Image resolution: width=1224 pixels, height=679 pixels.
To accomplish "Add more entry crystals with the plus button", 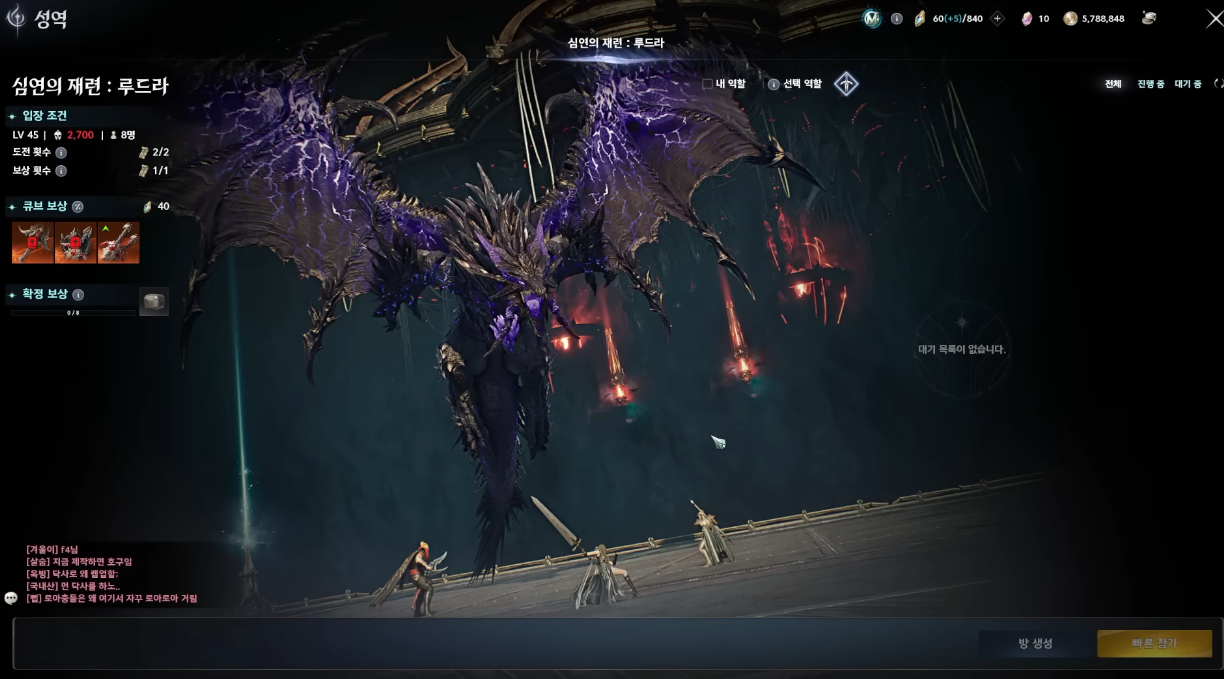I will 997,18.
